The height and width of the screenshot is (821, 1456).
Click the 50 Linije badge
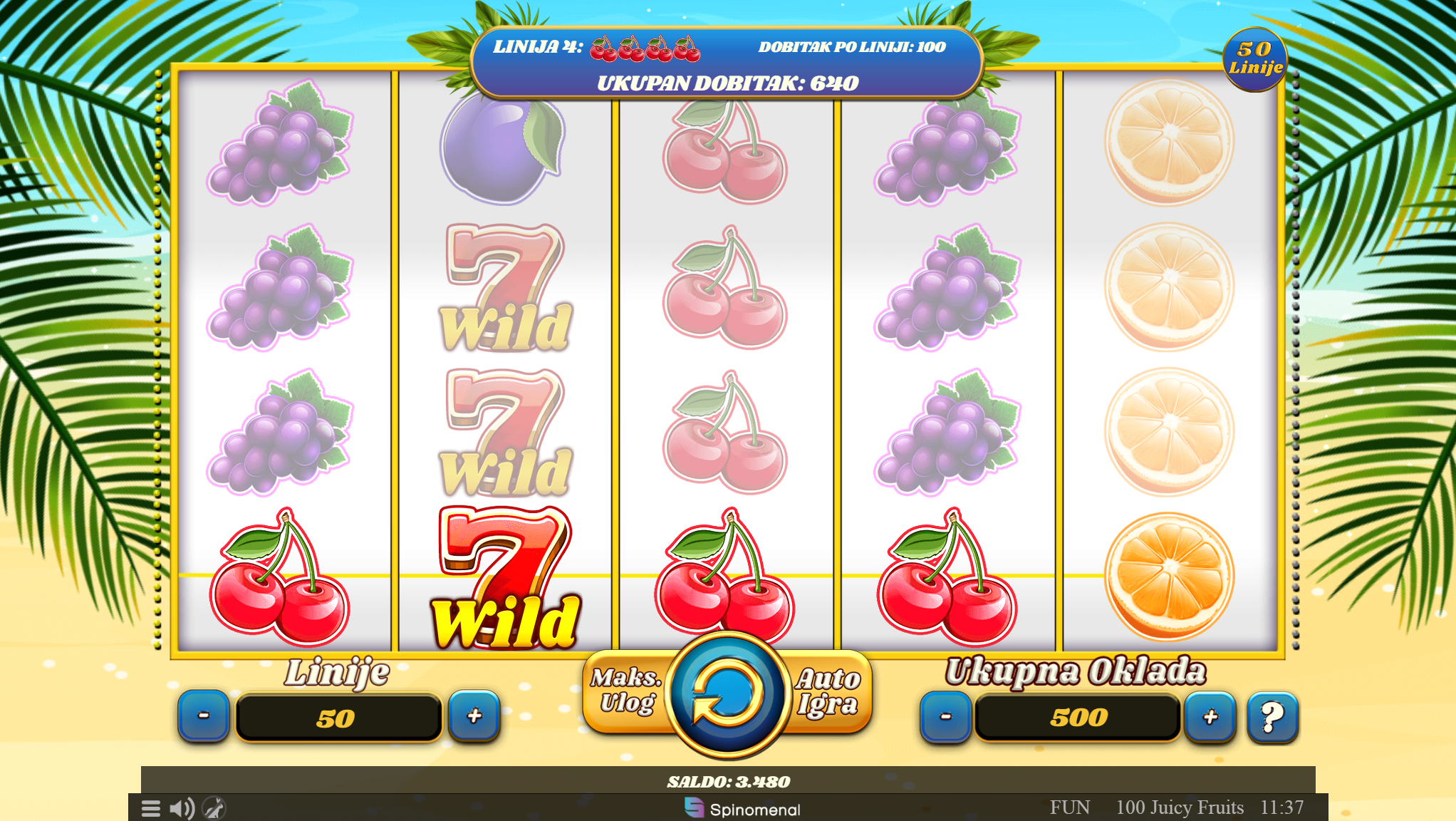coord(1254,59)
